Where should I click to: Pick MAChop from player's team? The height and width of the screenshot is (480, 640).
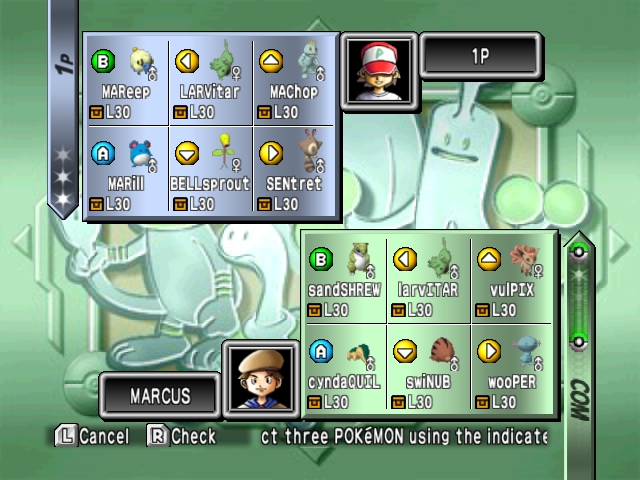coord(293,81)
